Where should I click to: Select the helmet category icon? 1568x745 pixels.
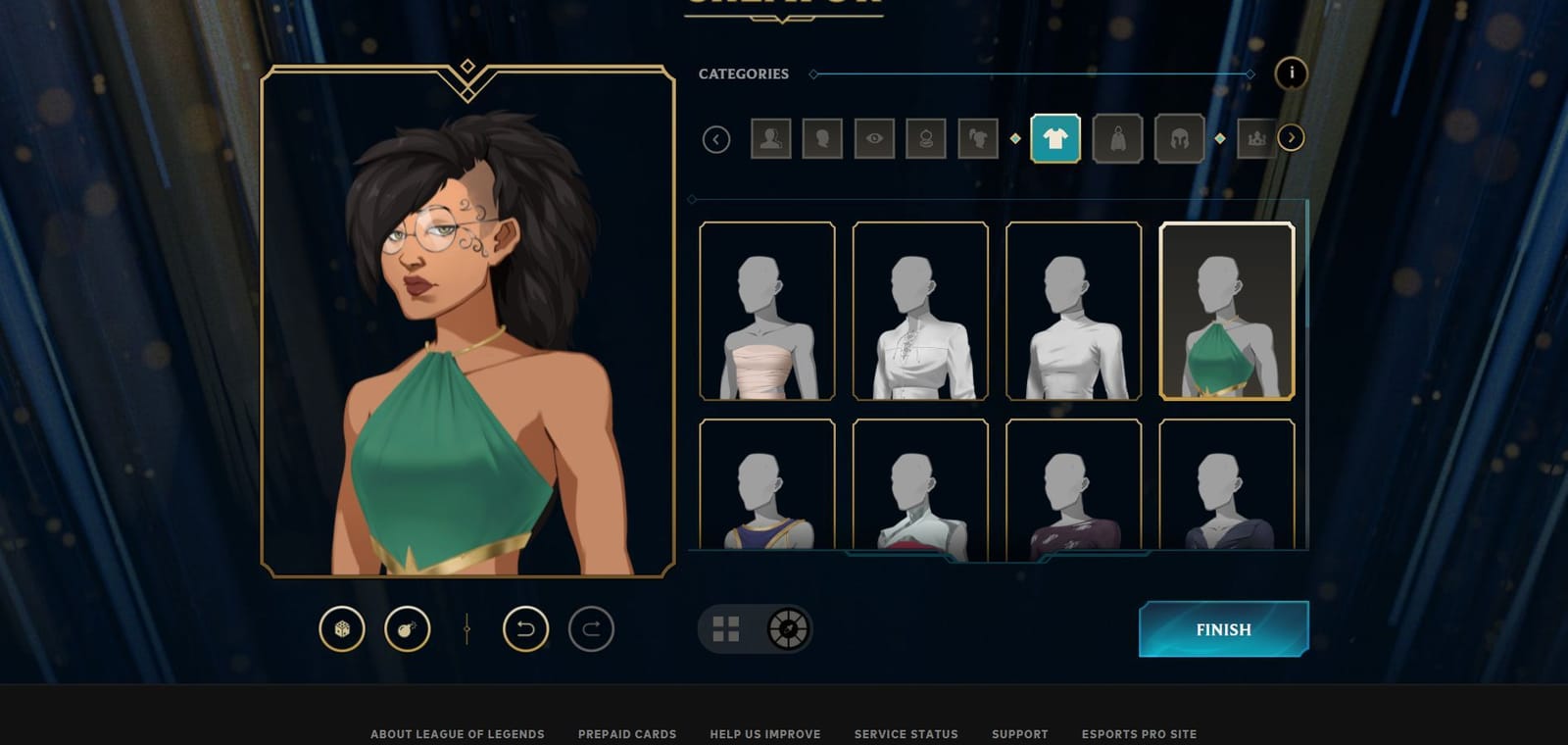(x=1179, y=138)
